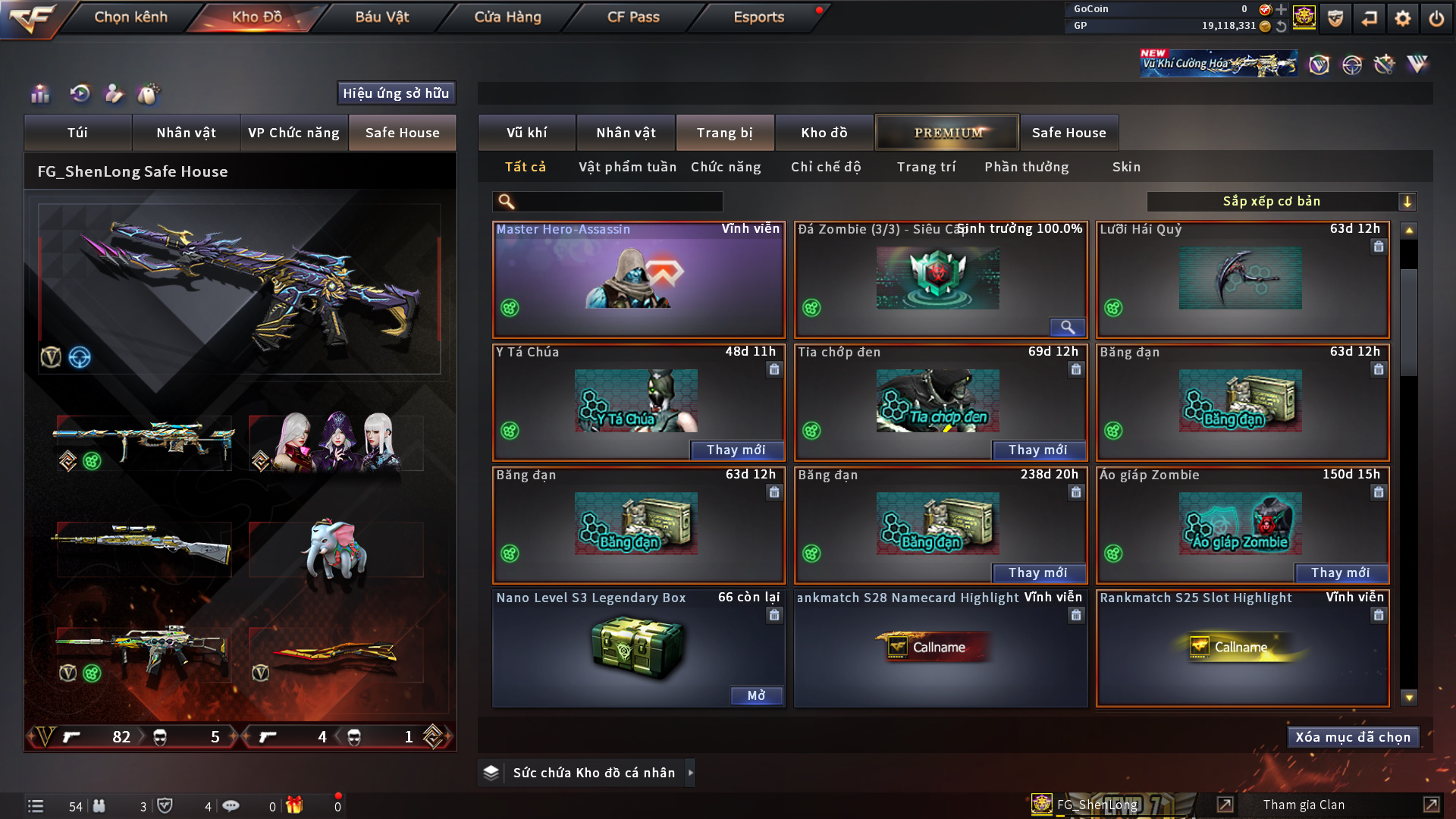
Task: Click Xóa mục đã chọn button
Action: pos(1353,737)
